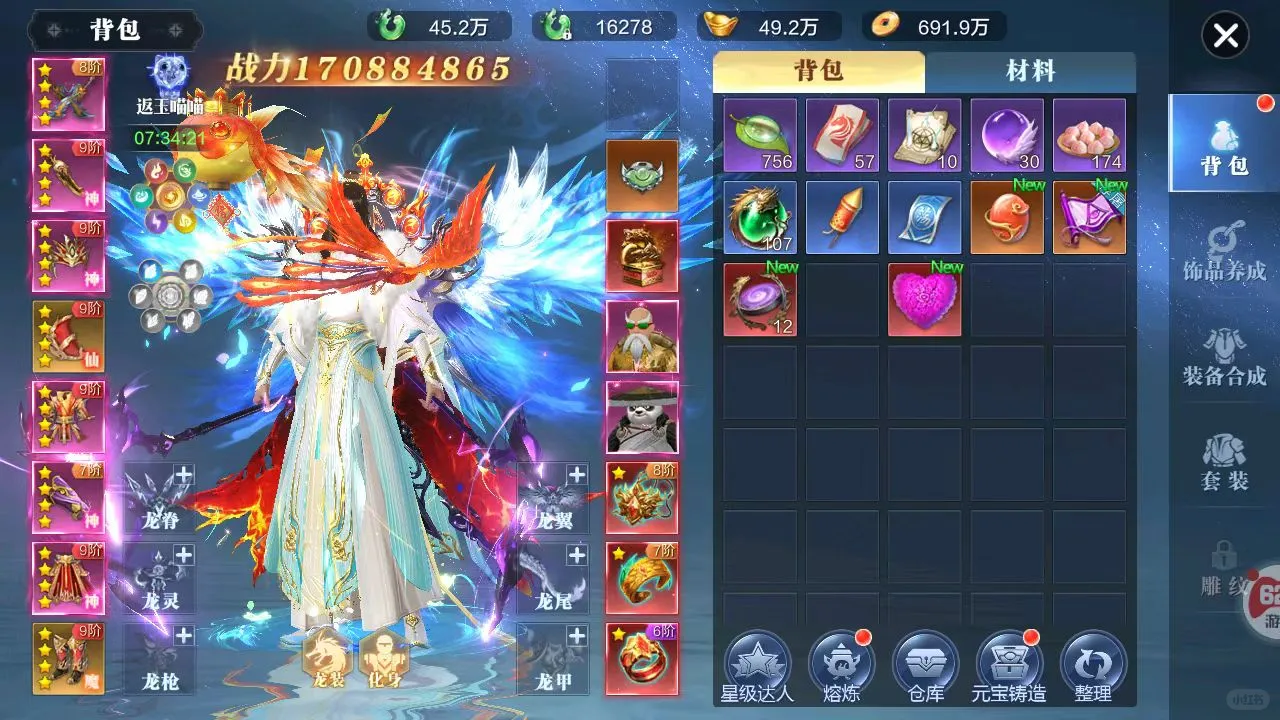Switch to the 材料 tab

1030,71
